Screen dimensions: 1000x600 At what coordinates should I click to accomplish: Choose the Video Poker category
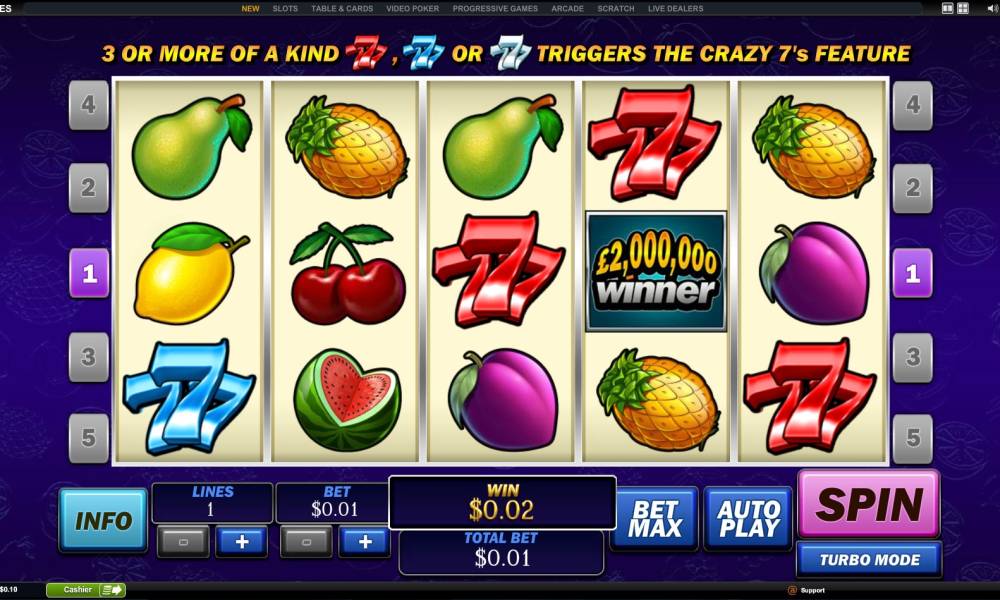pyautogui.click(x=413, y=8)
